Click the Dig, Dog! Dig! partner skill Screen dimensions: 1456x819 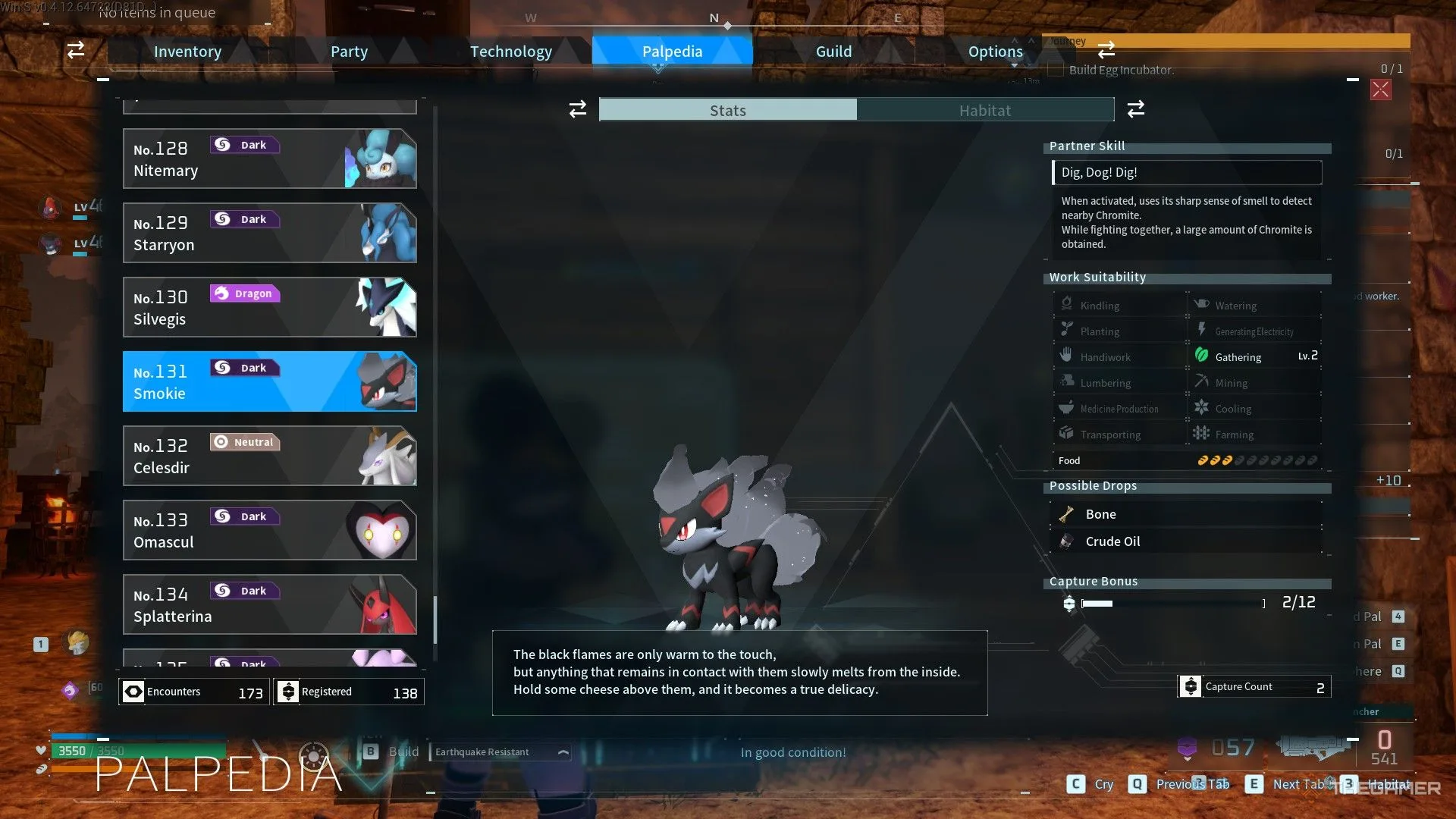point(1187,172)
